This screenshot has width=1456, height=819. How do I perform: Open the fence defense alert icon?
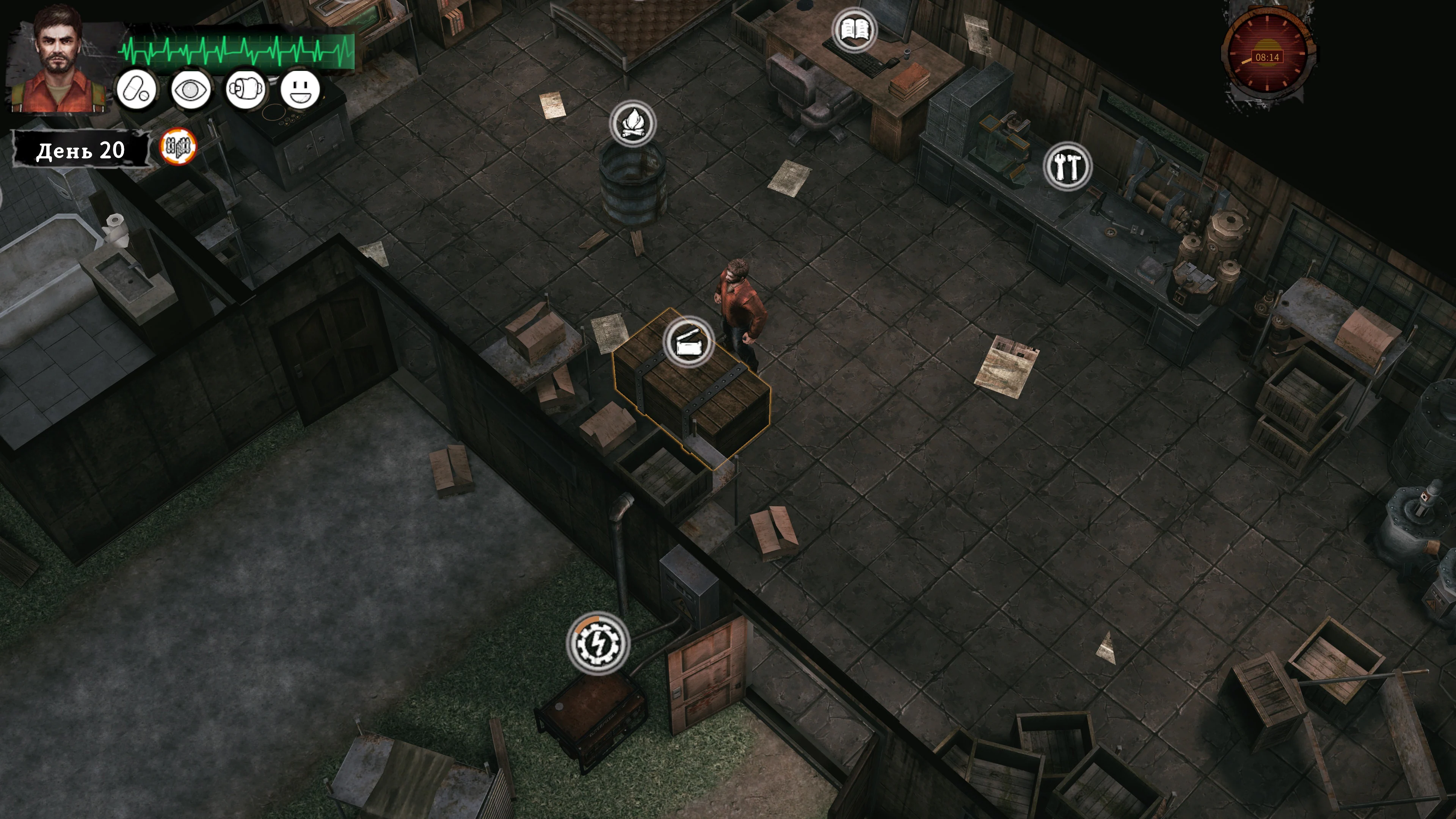click(x=179, y=147)
